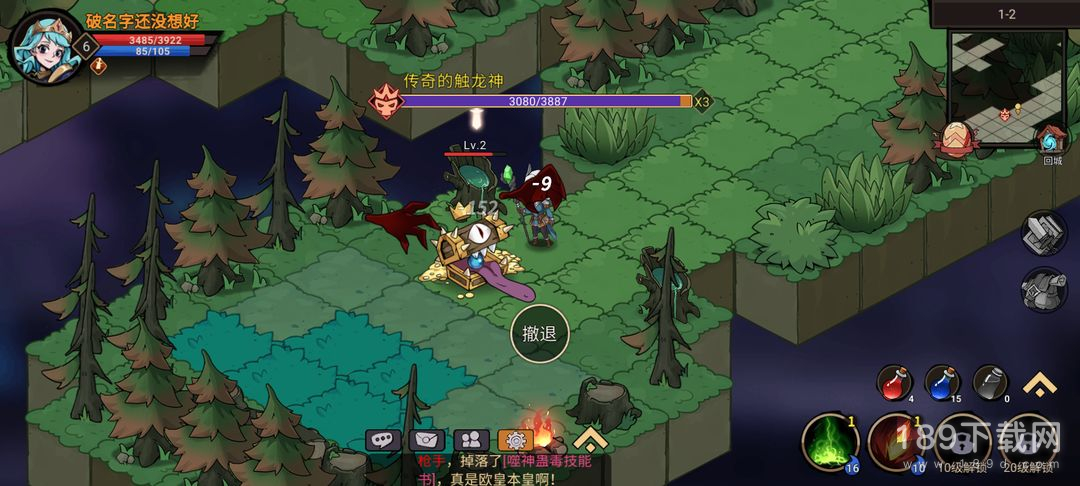Tap the 撤退 retreat button

pos(540,335)
